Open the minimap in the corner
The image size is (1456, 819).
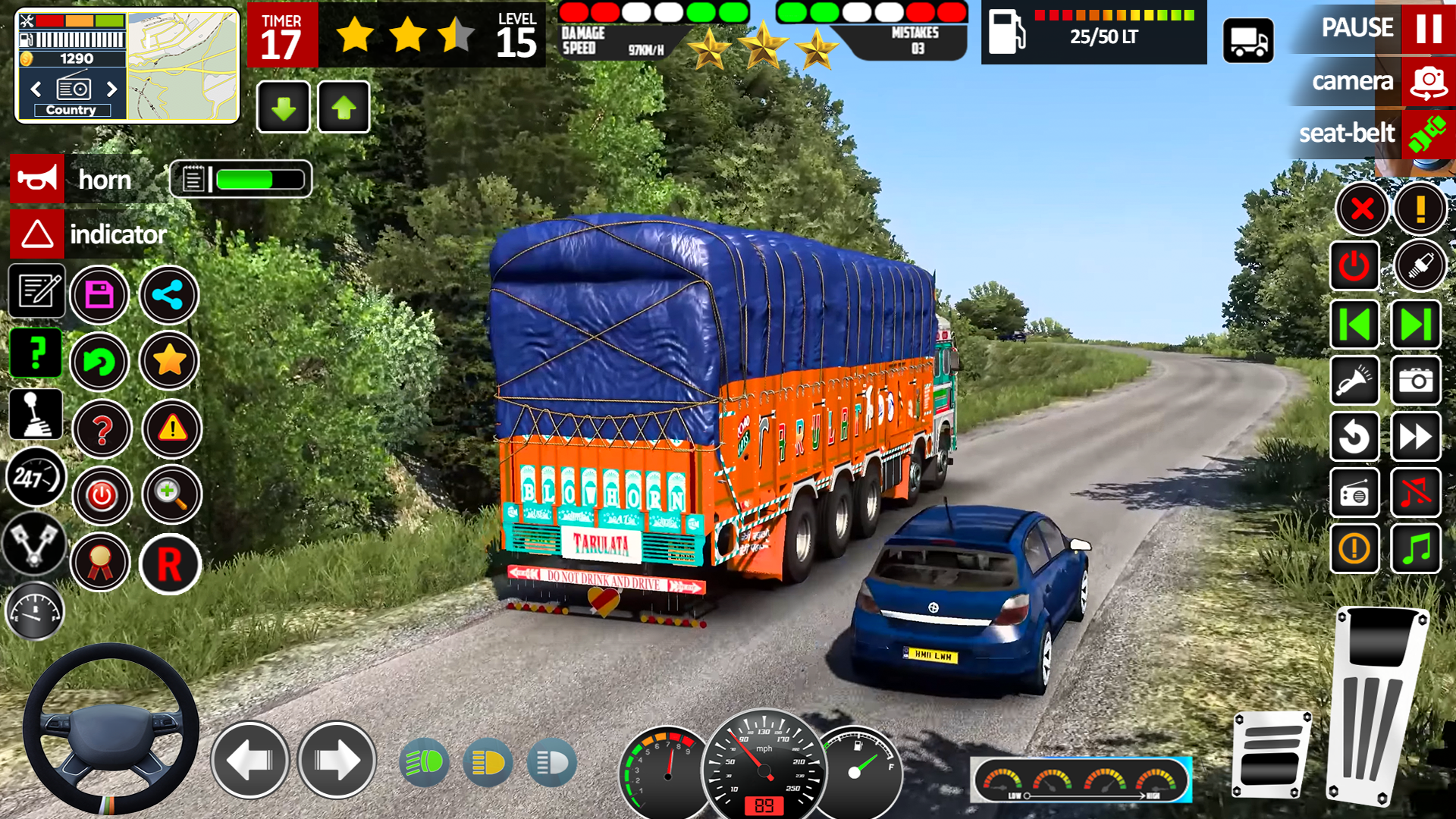point(182,67)
